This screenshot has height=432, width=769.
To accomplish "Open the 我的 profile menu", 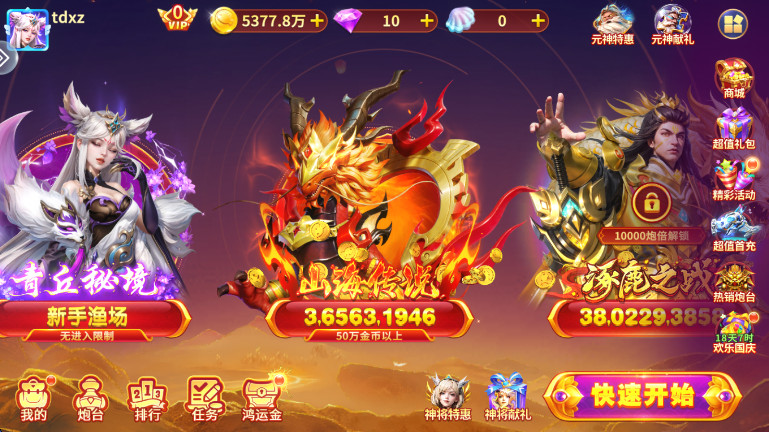I will [33, 398].
